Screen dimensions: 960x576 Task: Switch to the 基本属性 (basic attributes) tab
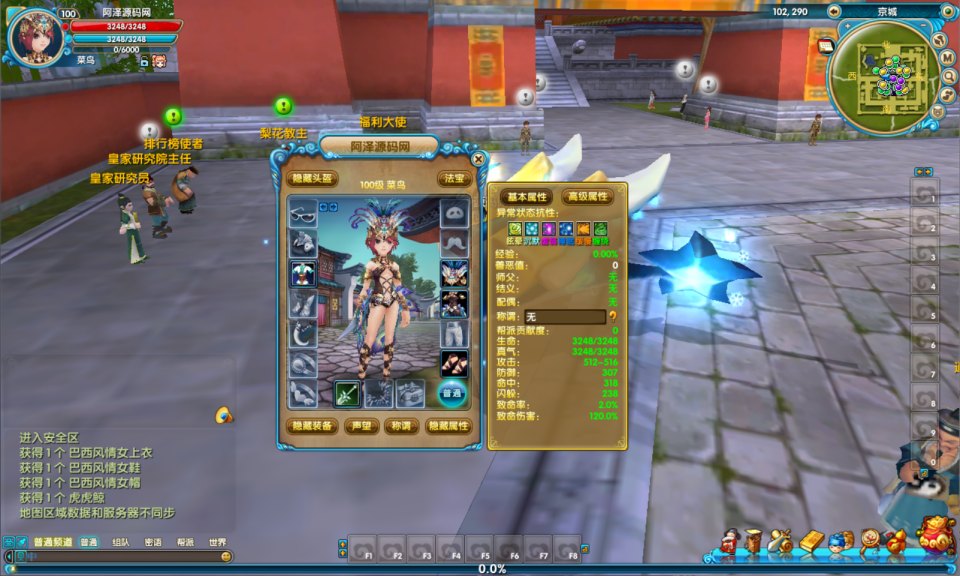527,197
